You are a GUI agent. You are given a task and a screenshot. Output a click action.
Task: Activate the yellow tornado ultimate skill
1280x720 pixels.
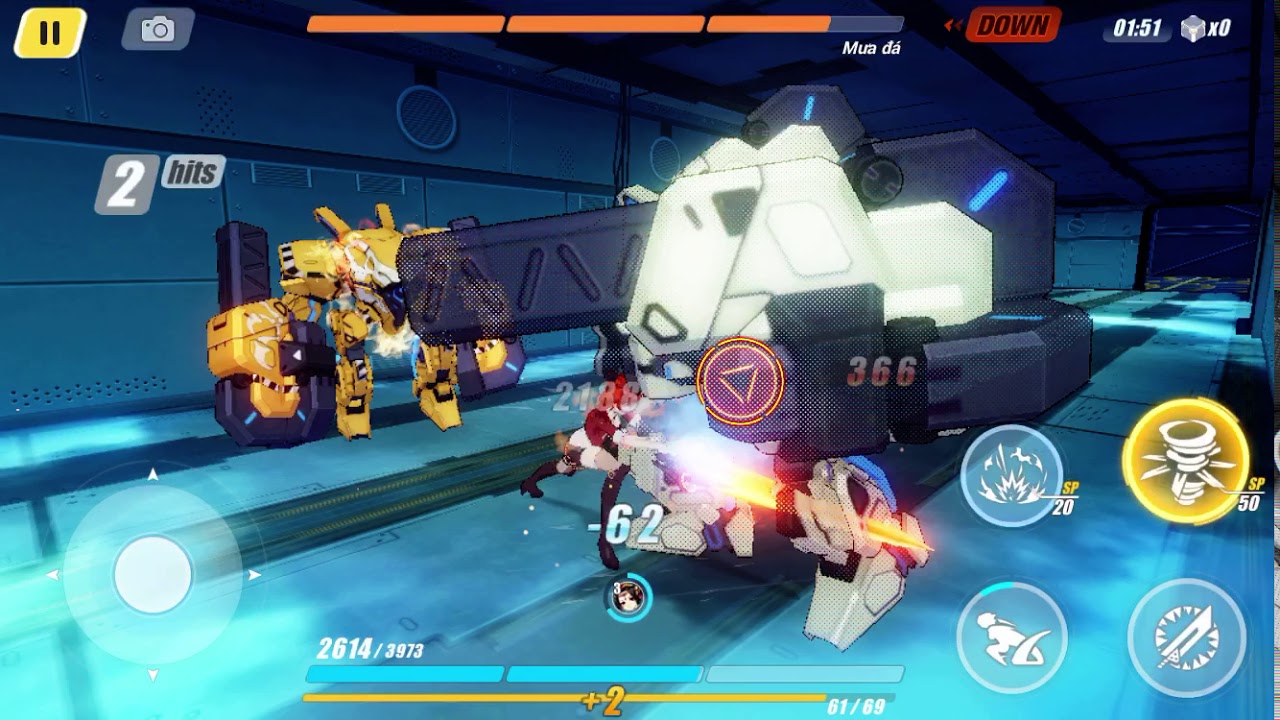1185,461
